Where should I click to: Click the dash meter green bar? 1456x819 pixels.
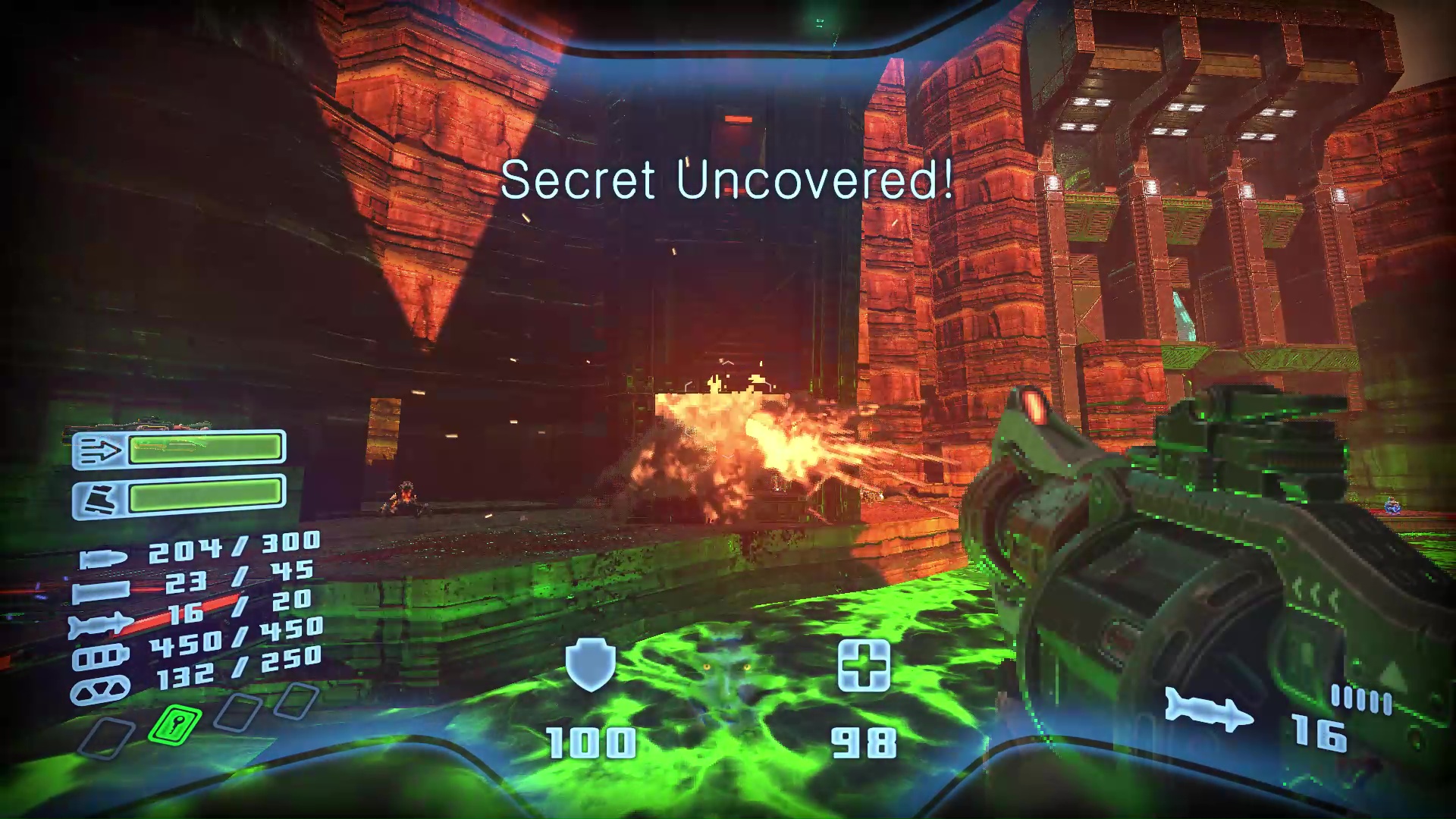pos(206,450)
